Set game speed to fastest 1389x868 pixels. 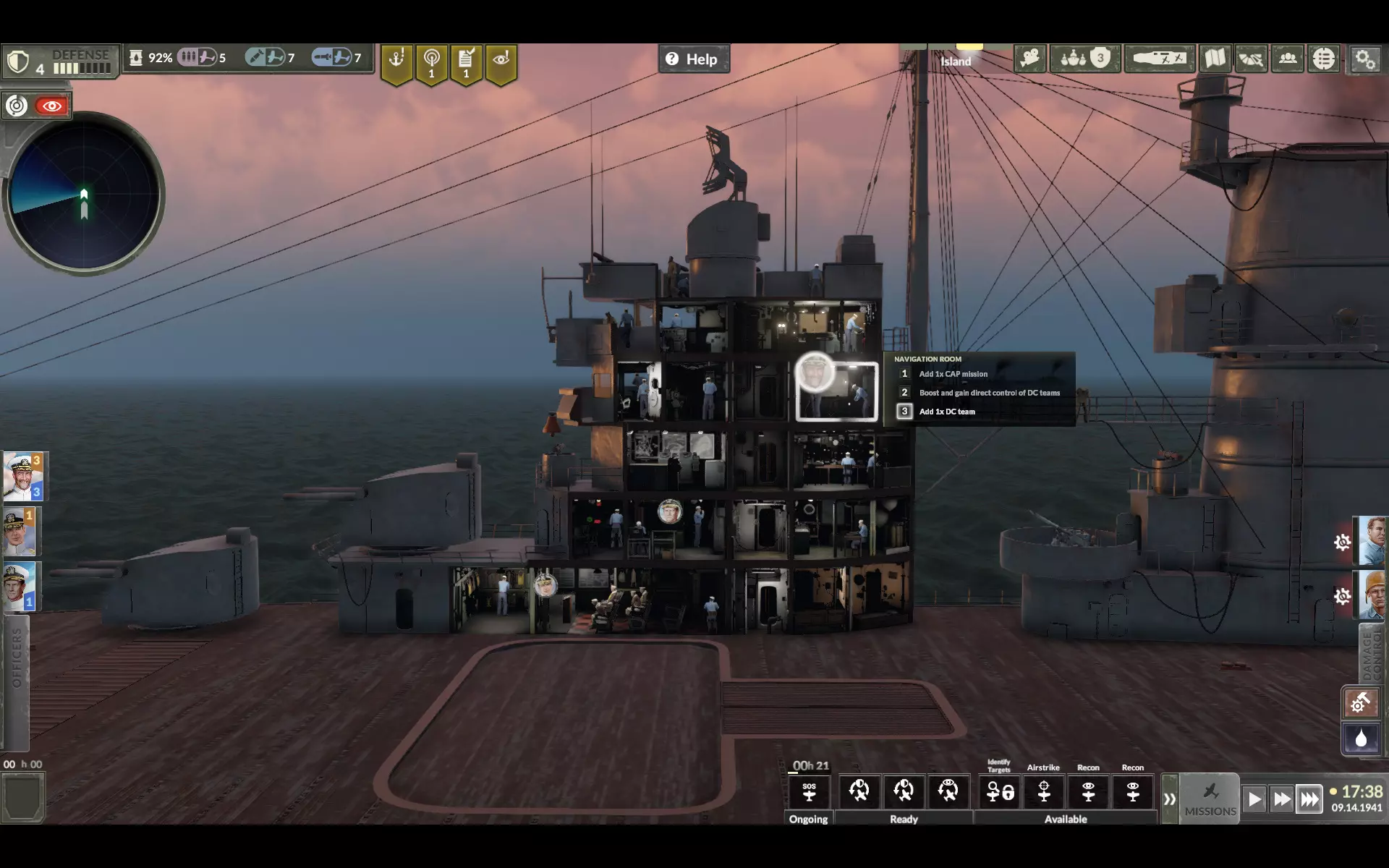[x=1309, y=799]
